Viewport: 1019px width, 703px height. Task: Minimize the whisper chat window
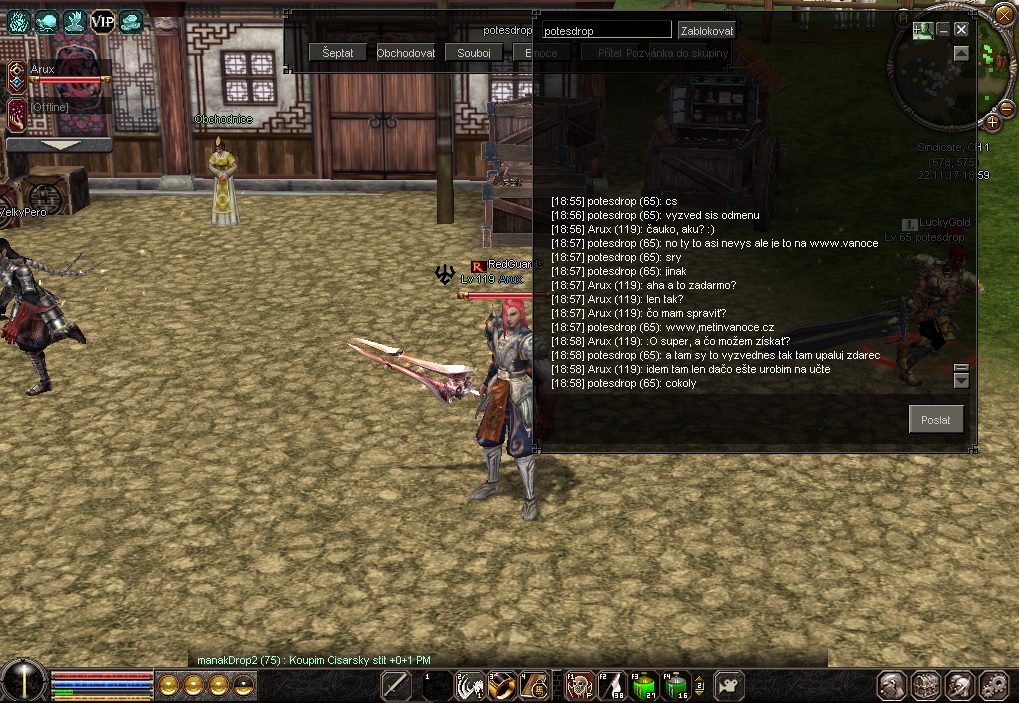942,30
